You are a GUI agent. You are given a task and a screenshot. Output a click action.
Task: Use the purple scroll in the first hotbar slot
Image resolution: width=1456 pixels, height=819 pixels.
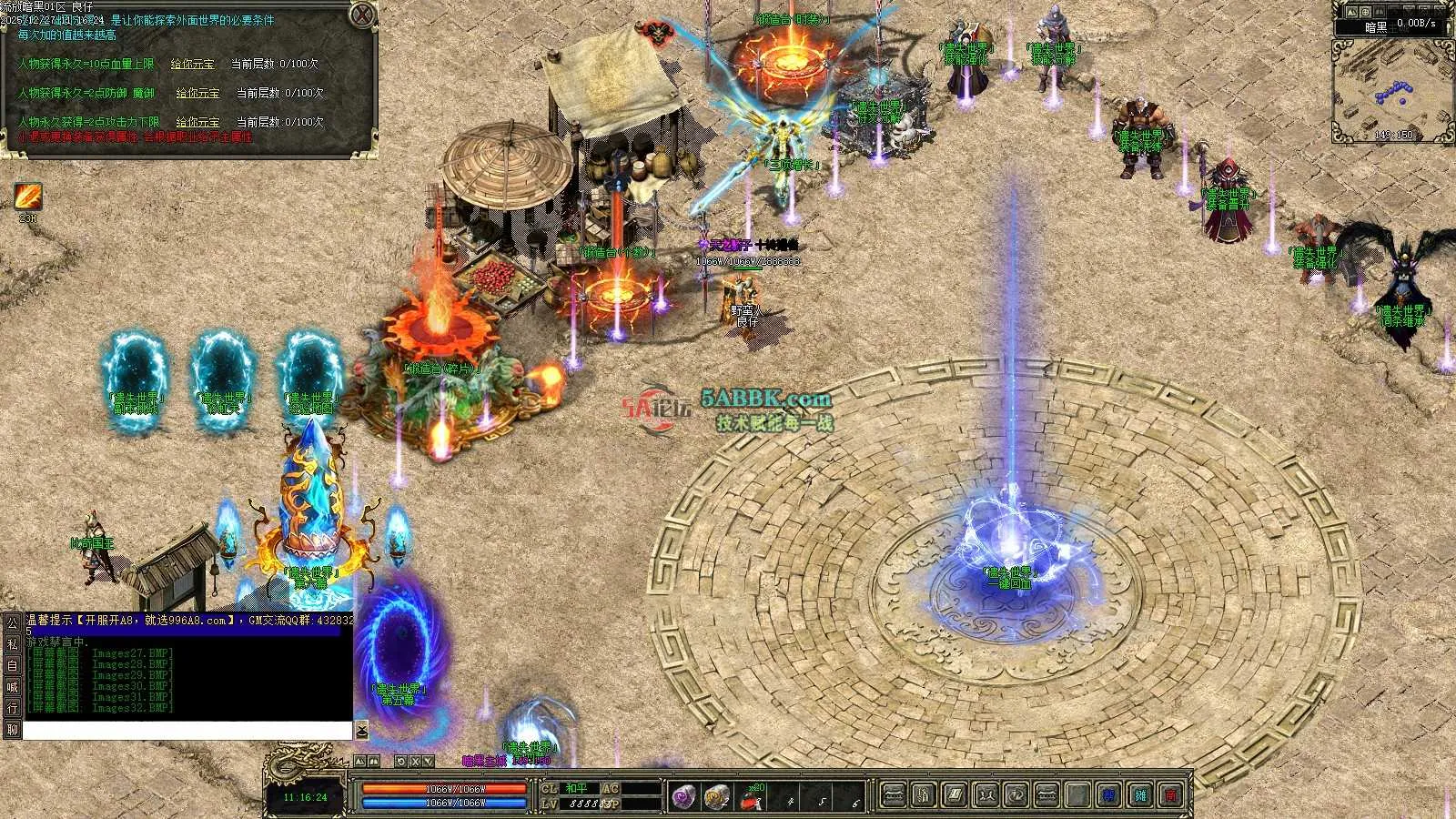click(x=683, y=797)
